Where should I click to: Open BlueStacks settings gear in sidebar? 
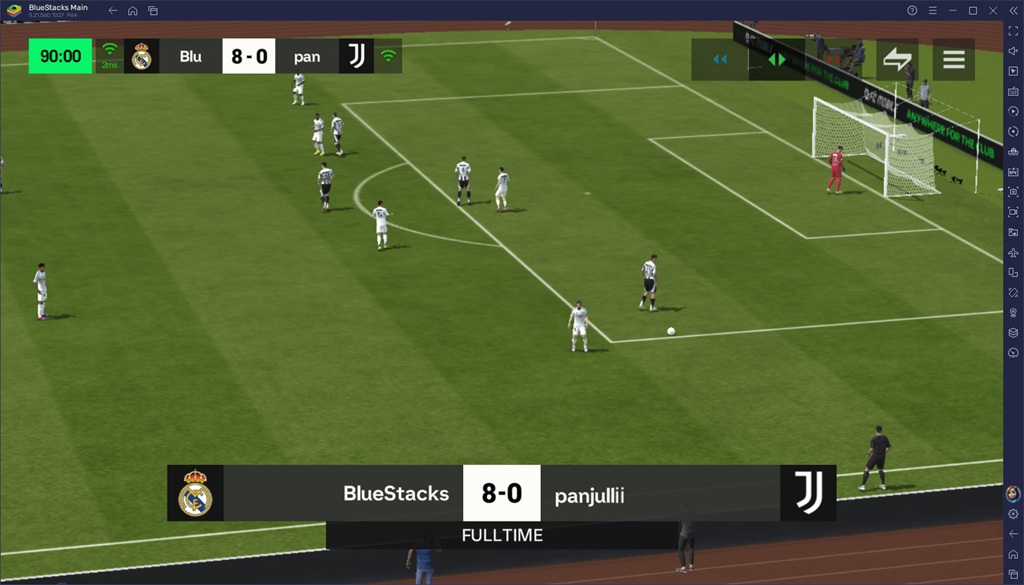(x=1013, y=514)
